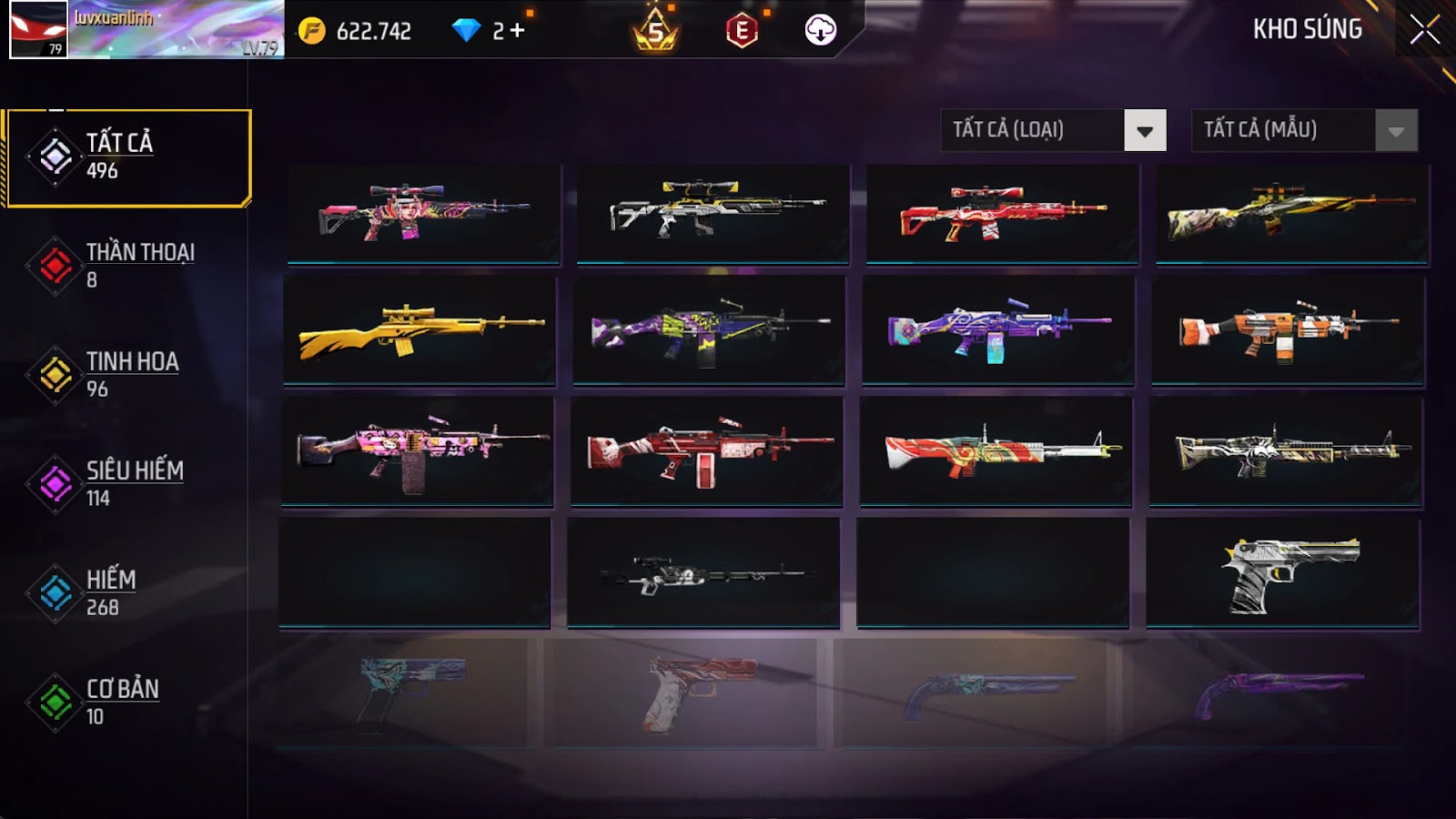Screen dimensions: 1456x819
Task: Switch to the Thần Thoại rarity tab
Action: click(127, 266)
